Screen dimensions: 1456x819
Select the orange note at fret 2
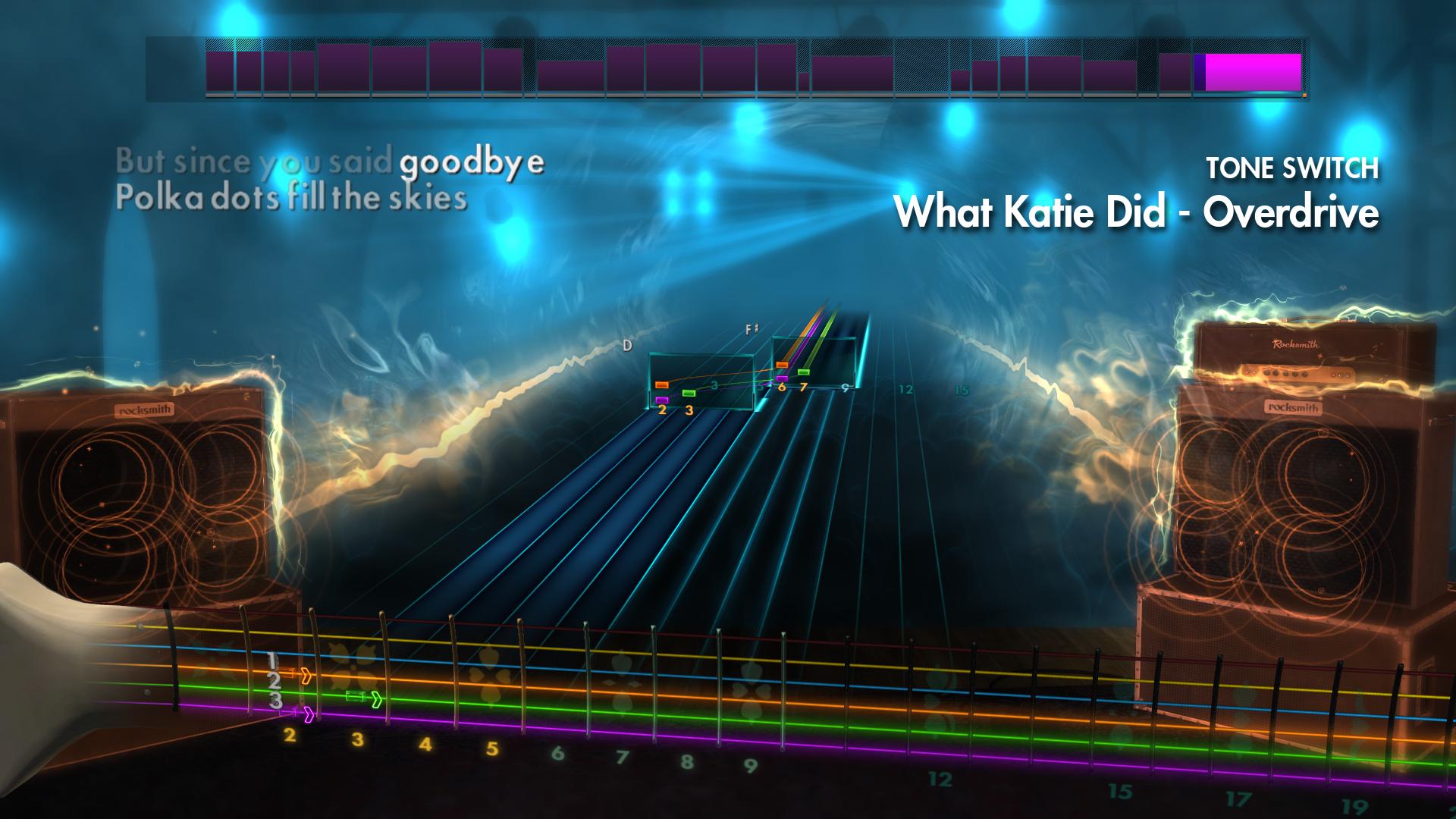pyautogui.click(x=662, y=384)
